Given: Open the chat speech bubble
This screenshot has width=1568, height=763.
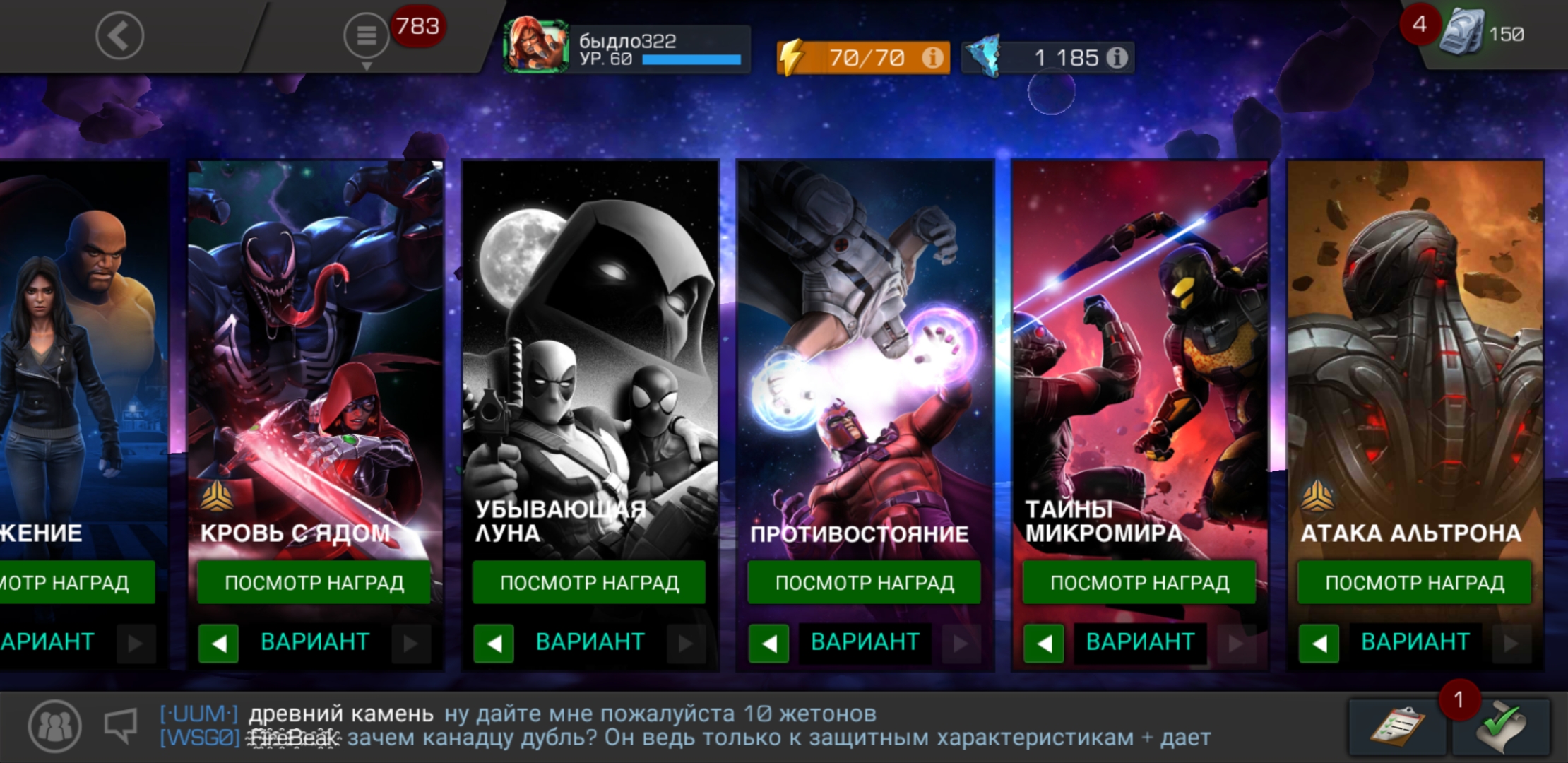Looking at the screenshot, I should tap(120, 726).
